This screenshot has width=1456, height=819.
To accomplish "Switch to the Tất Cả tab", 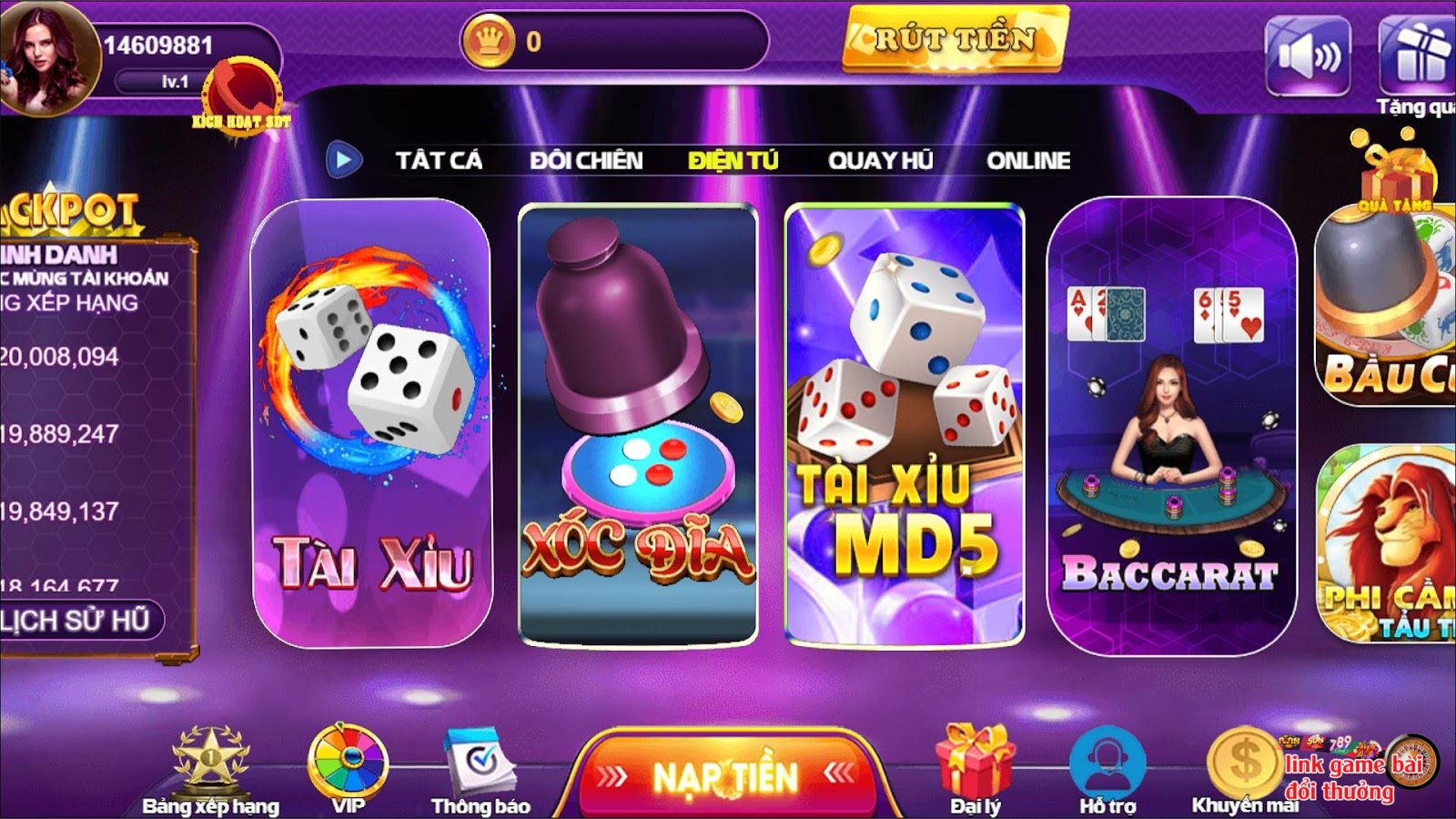I will pyautogui.click(x=439, y=161).
